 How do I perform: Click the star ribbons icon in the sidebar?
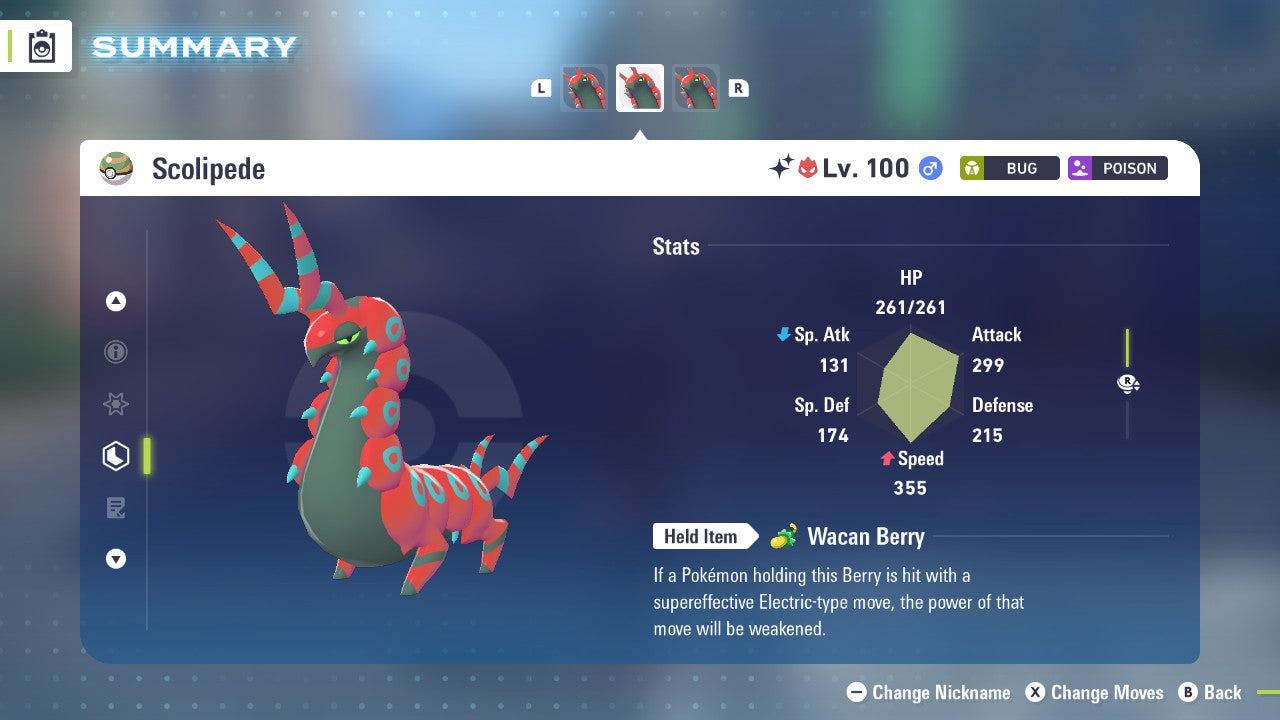point(115,404)
